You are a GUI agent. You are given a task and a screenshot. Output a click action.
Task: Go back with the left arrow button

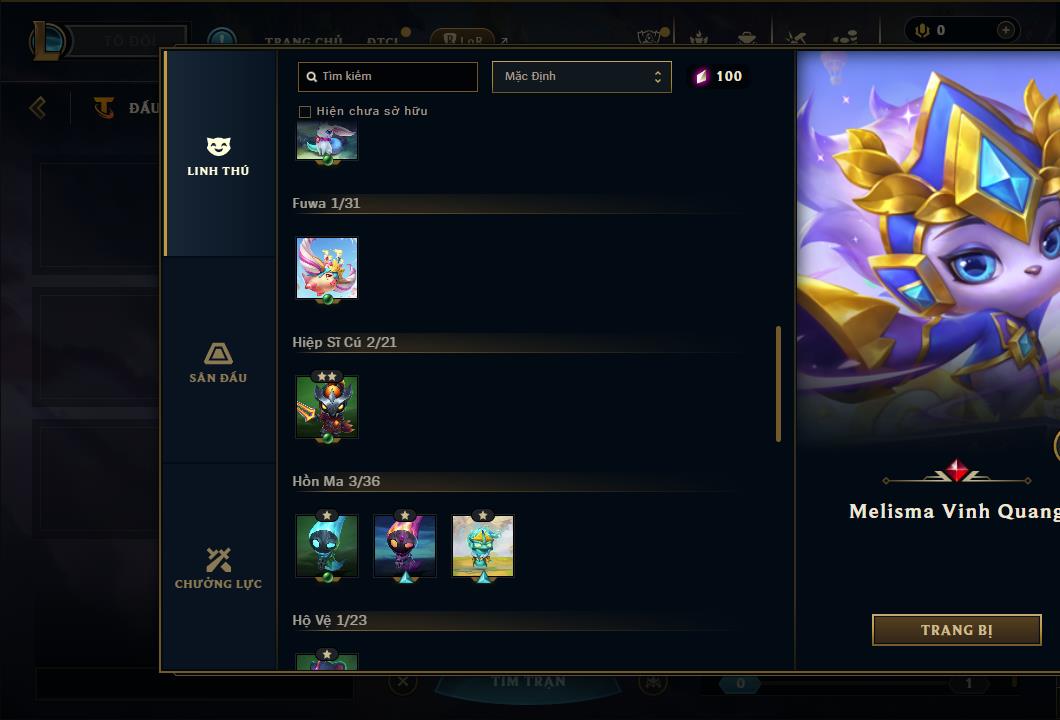pos(38,107)
